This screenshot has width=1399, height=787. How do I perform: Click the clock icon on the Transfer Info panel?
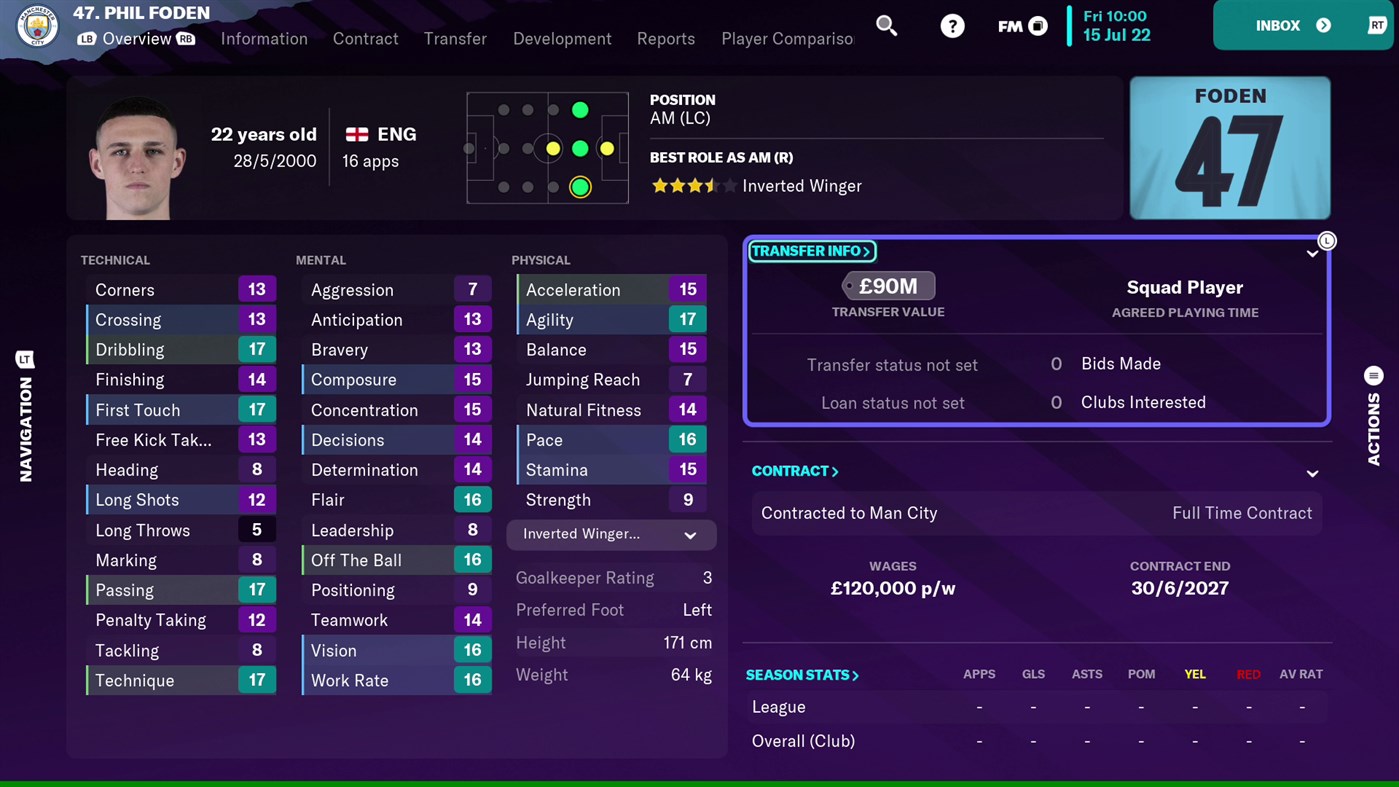pos(1327,240)
